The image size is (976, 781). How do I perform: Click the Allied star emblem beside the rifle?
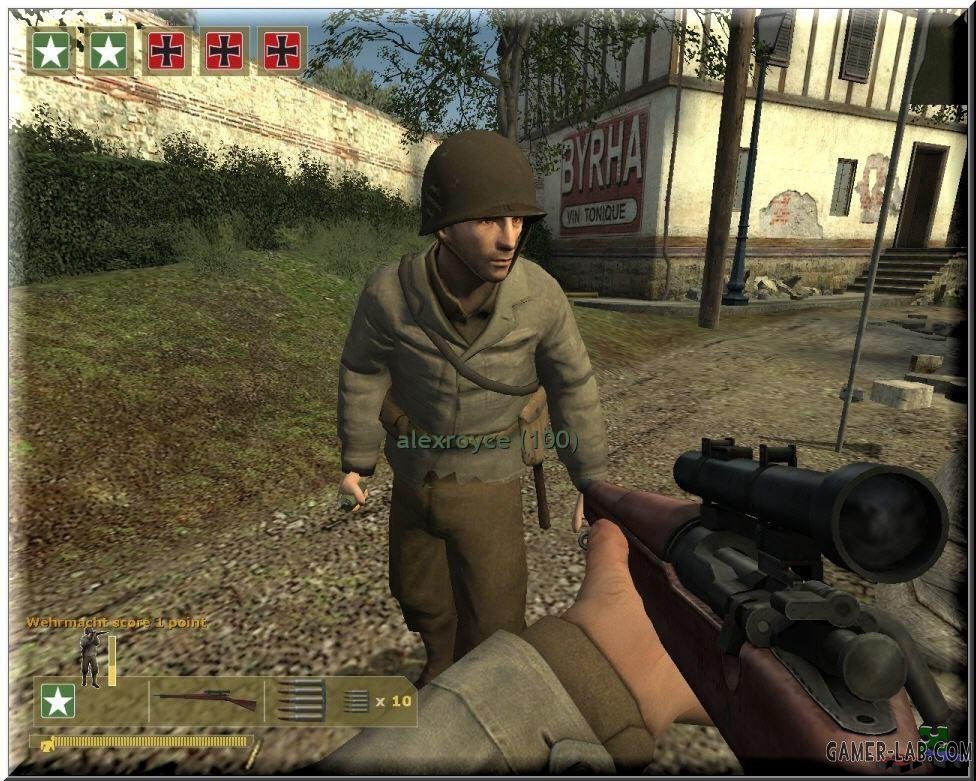[58, 701]
